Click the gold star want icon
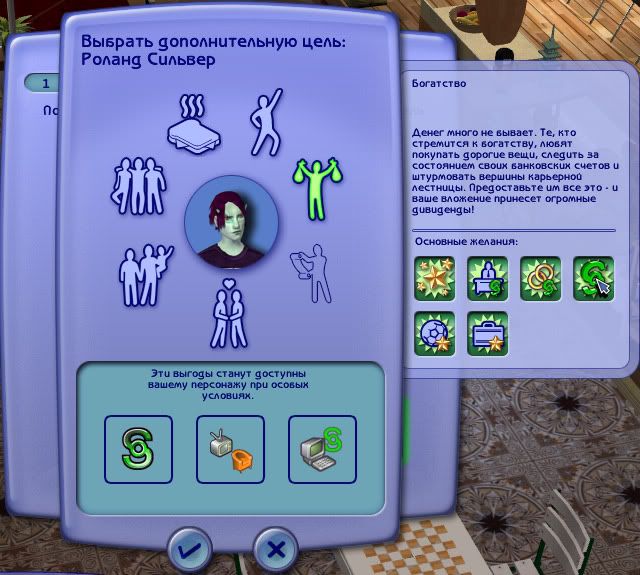Screen dimensions: 640x575 click(435, 279)
